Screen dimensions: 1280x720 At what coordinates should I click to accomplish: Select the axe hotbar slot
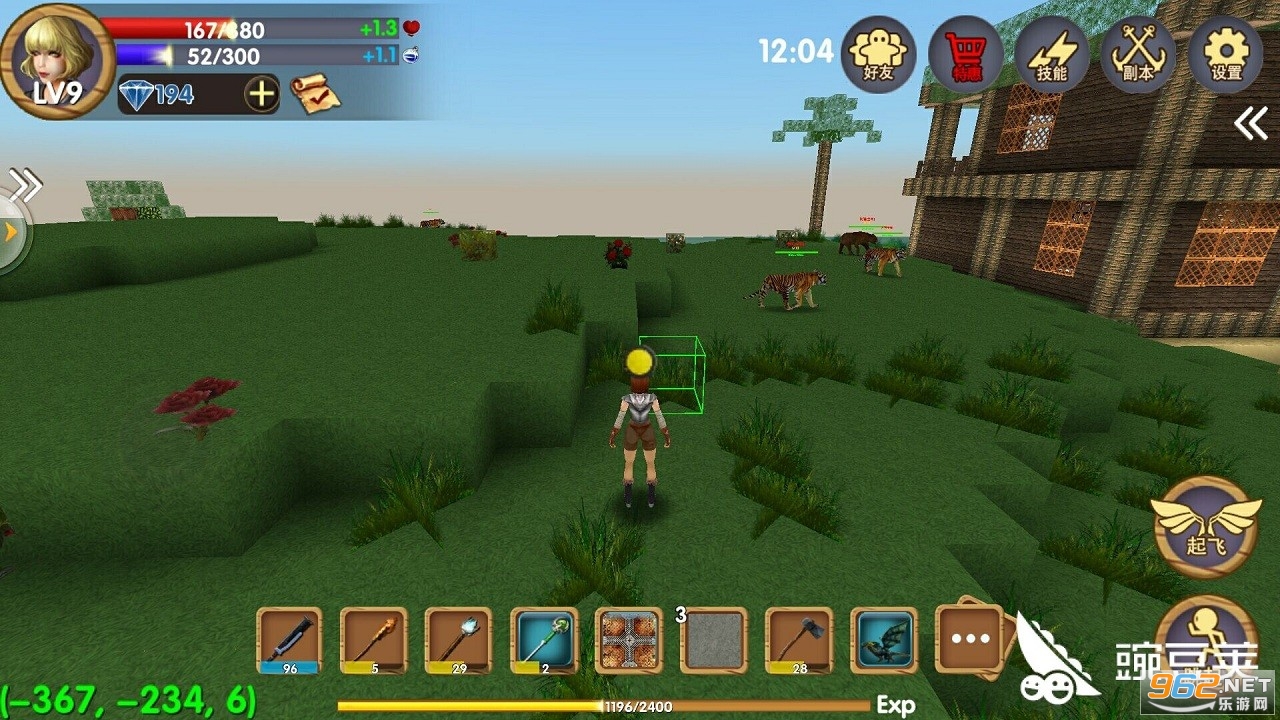799,640
